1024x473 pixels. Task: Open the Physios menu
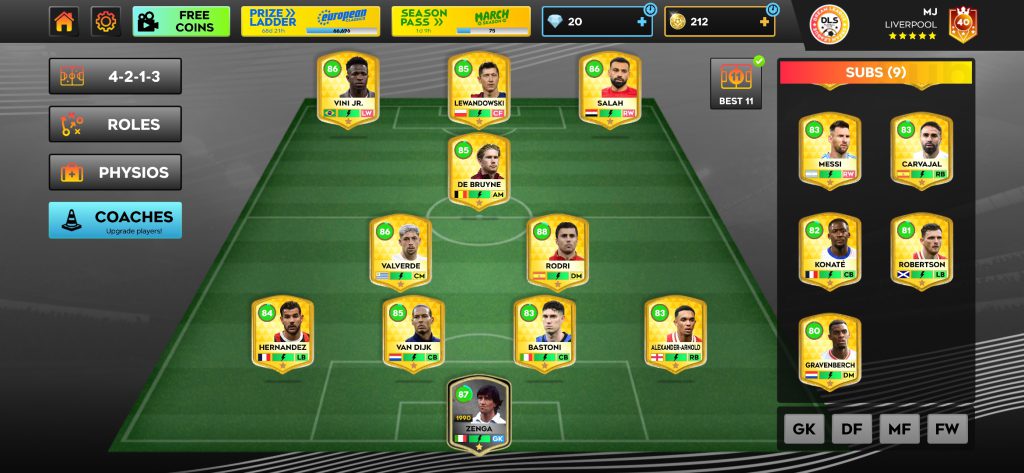pos(115,173)
